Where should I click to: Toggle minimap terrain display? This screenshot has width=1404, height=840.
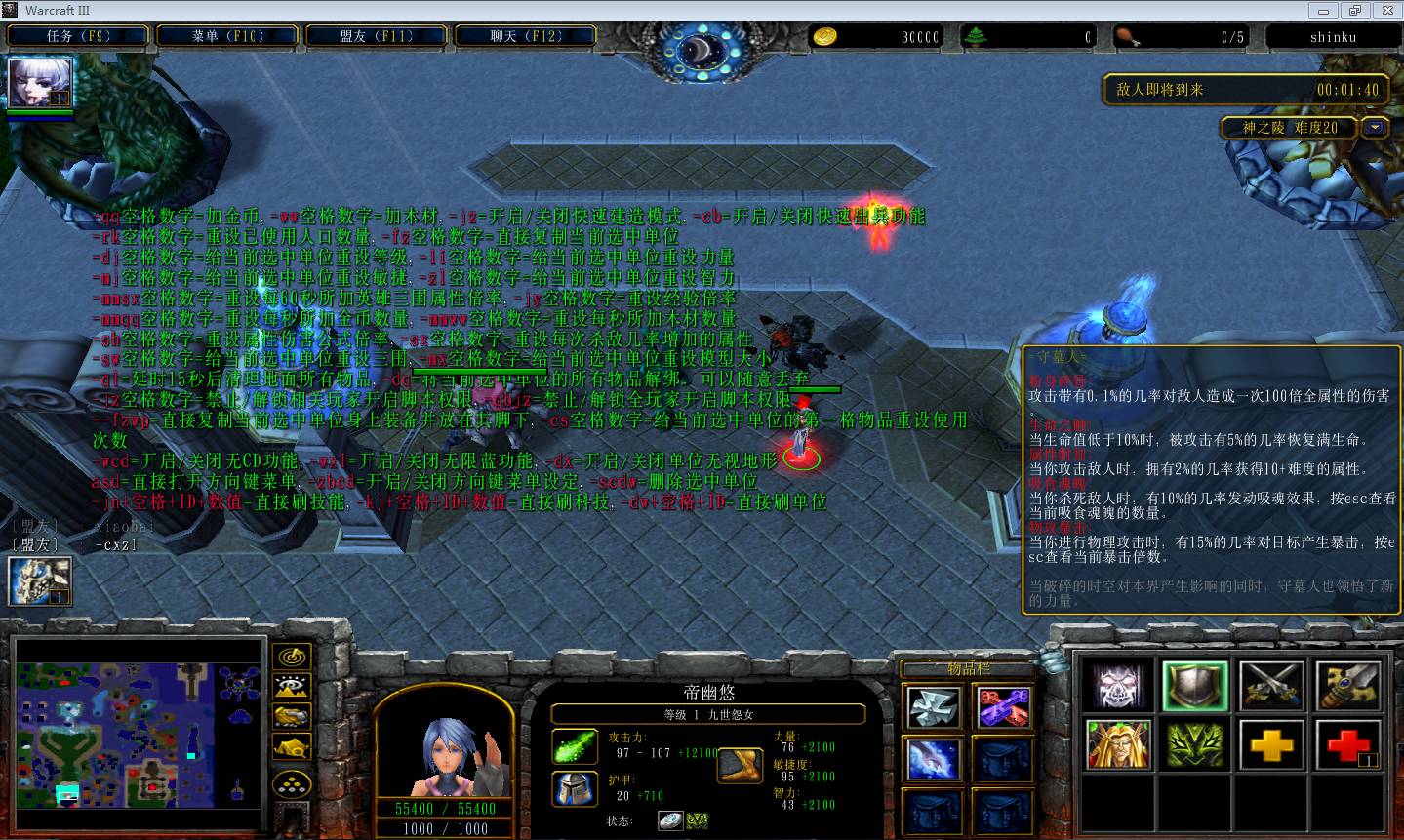pos(291,687)
